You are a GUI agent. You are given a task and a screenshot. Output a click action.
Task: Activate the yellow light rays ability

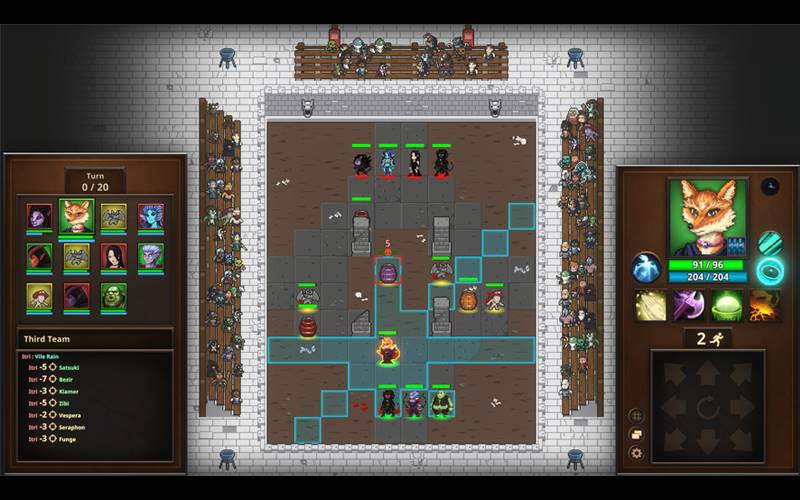click(650, 305)
